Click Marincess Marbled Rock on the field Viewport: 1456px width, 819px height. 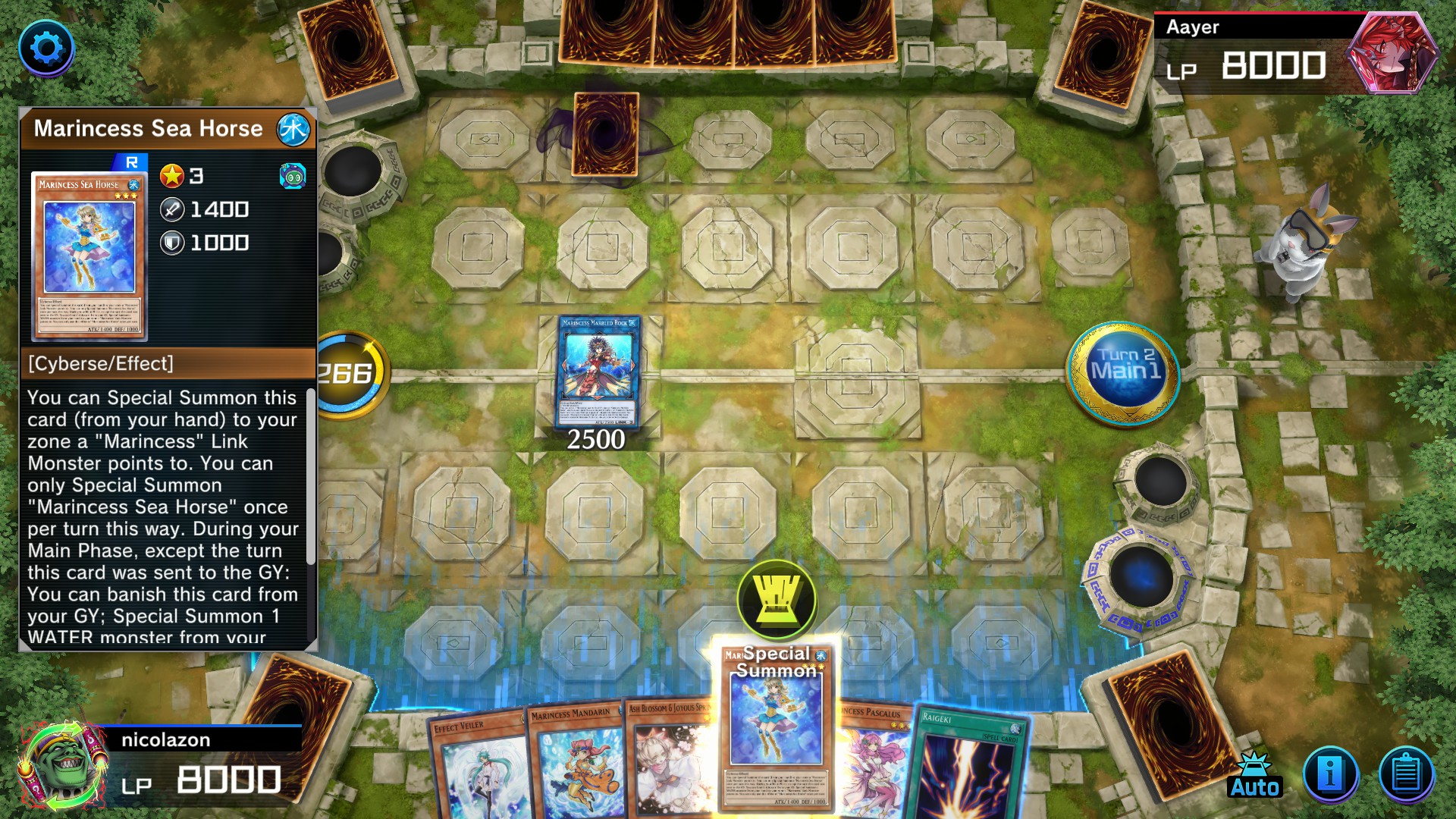pos(598,372)
